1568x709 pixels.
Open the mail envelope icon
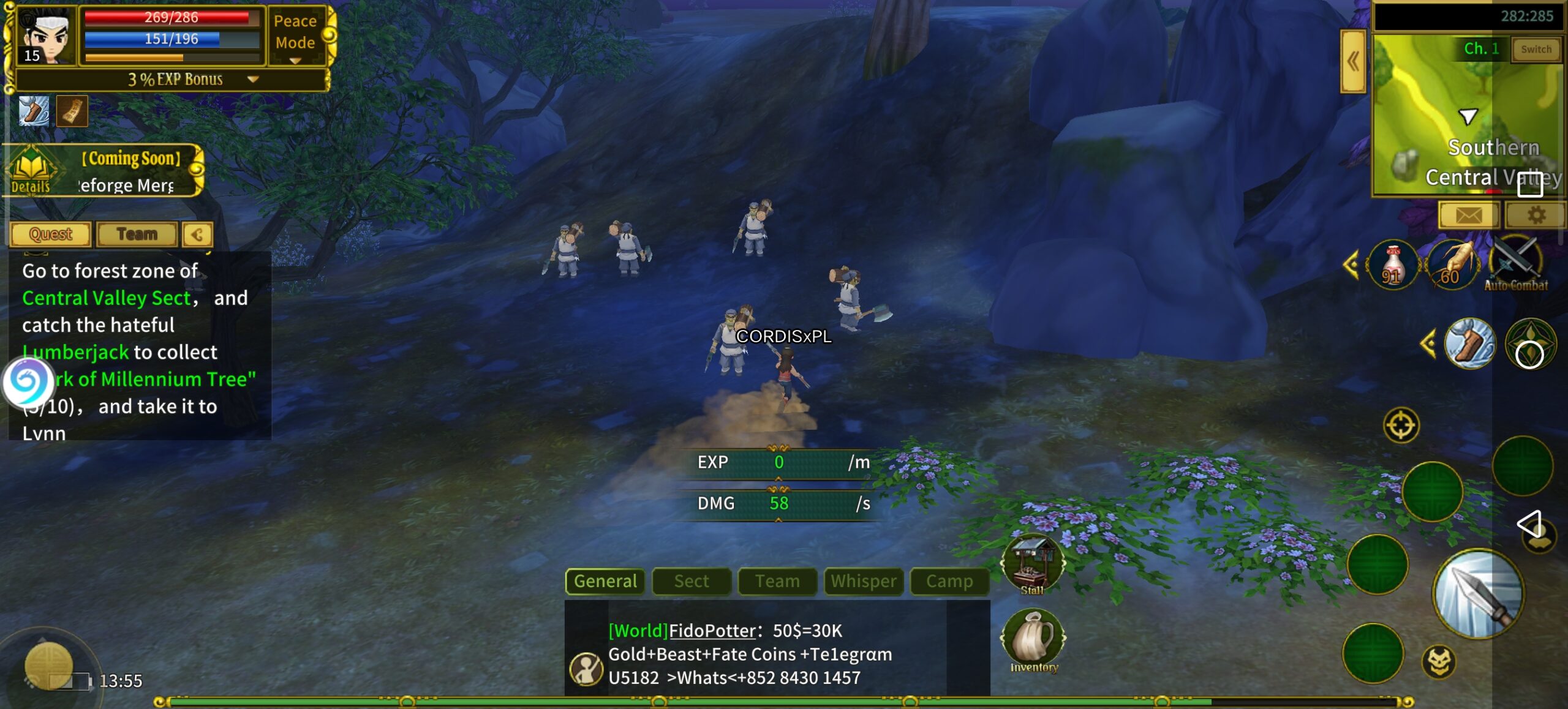1468,215
